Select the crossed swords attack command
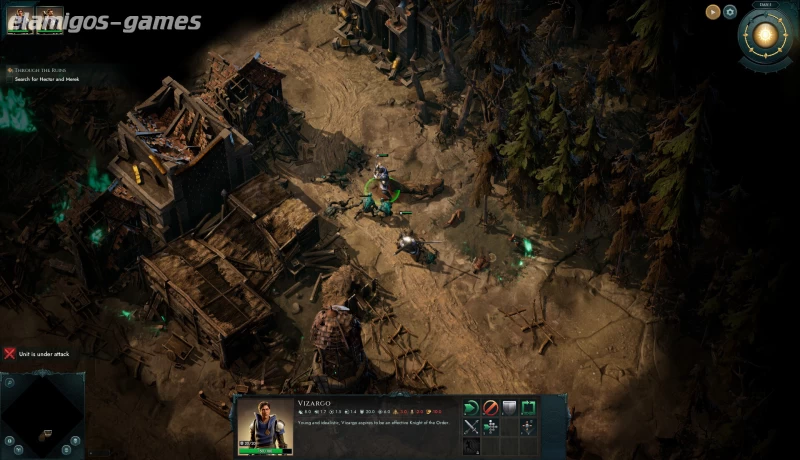800x460 pixels. [472, 427]
